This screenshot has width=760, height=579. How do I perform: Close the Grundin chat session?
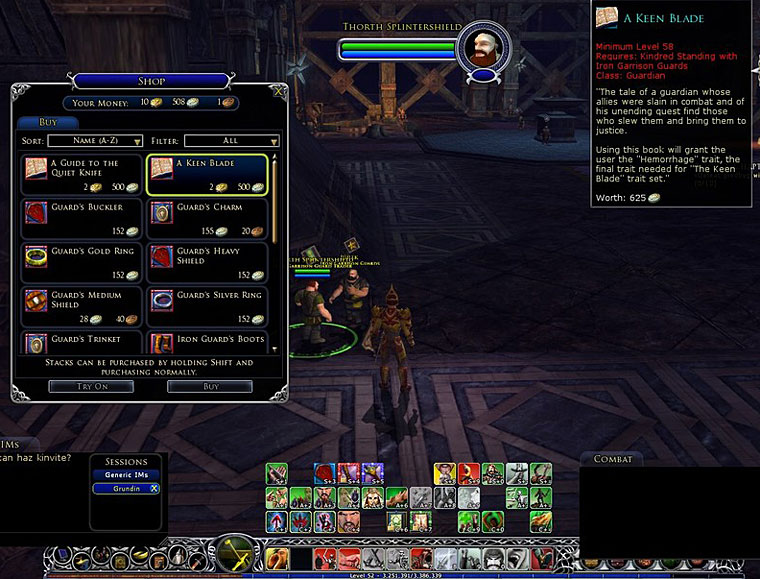[x=154, y=489]
